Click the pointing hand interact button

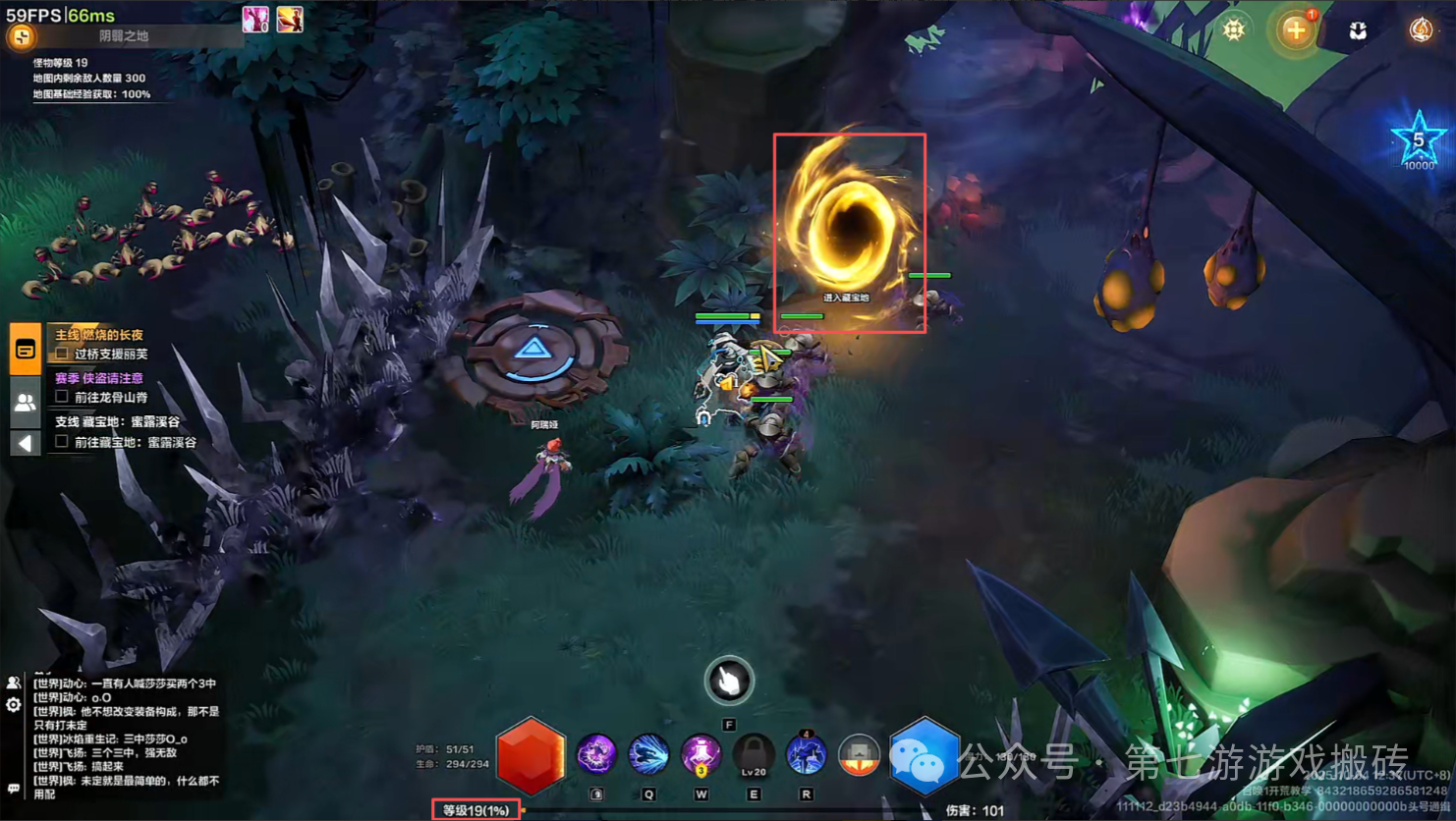pos(729,681)
